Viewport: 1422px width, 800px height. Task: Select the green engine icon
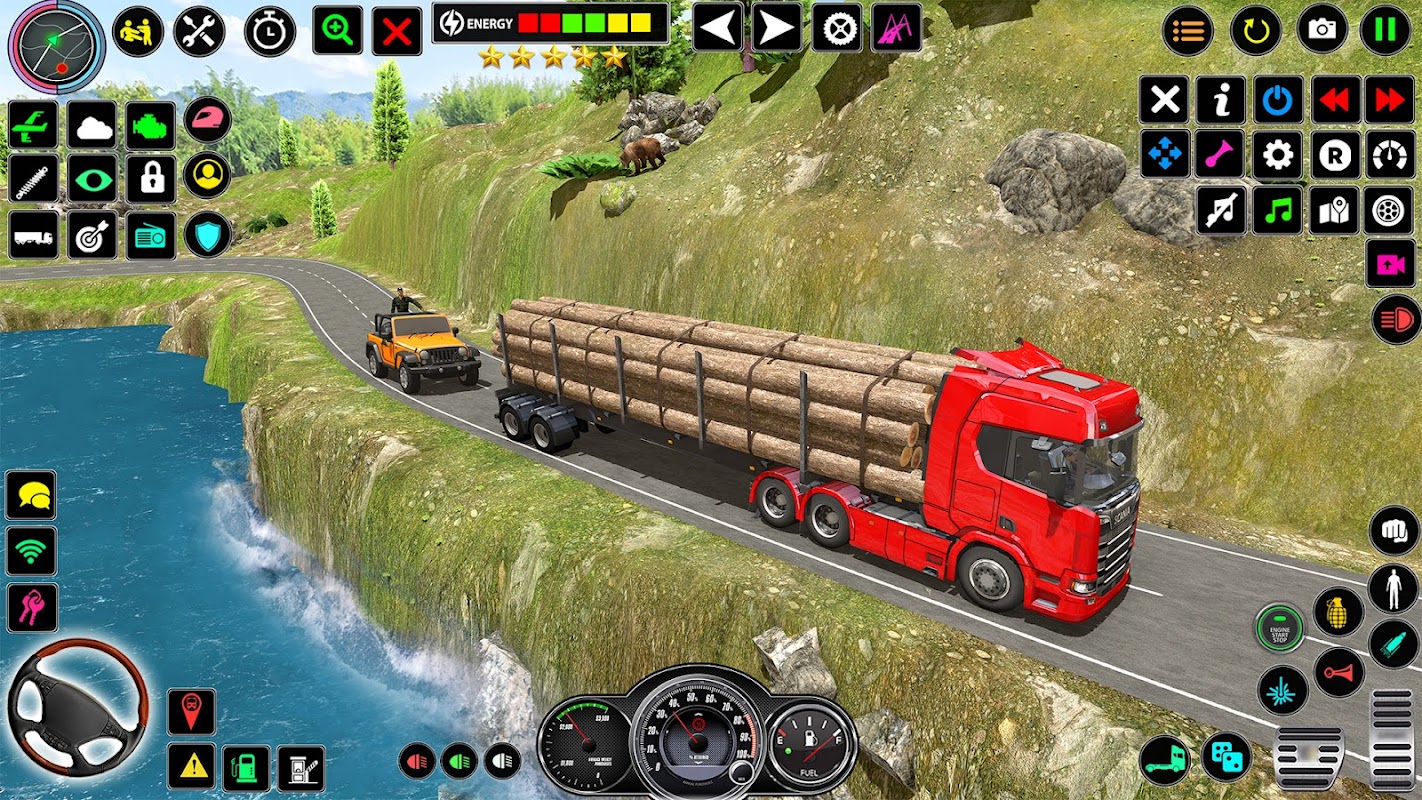(150, 125)
